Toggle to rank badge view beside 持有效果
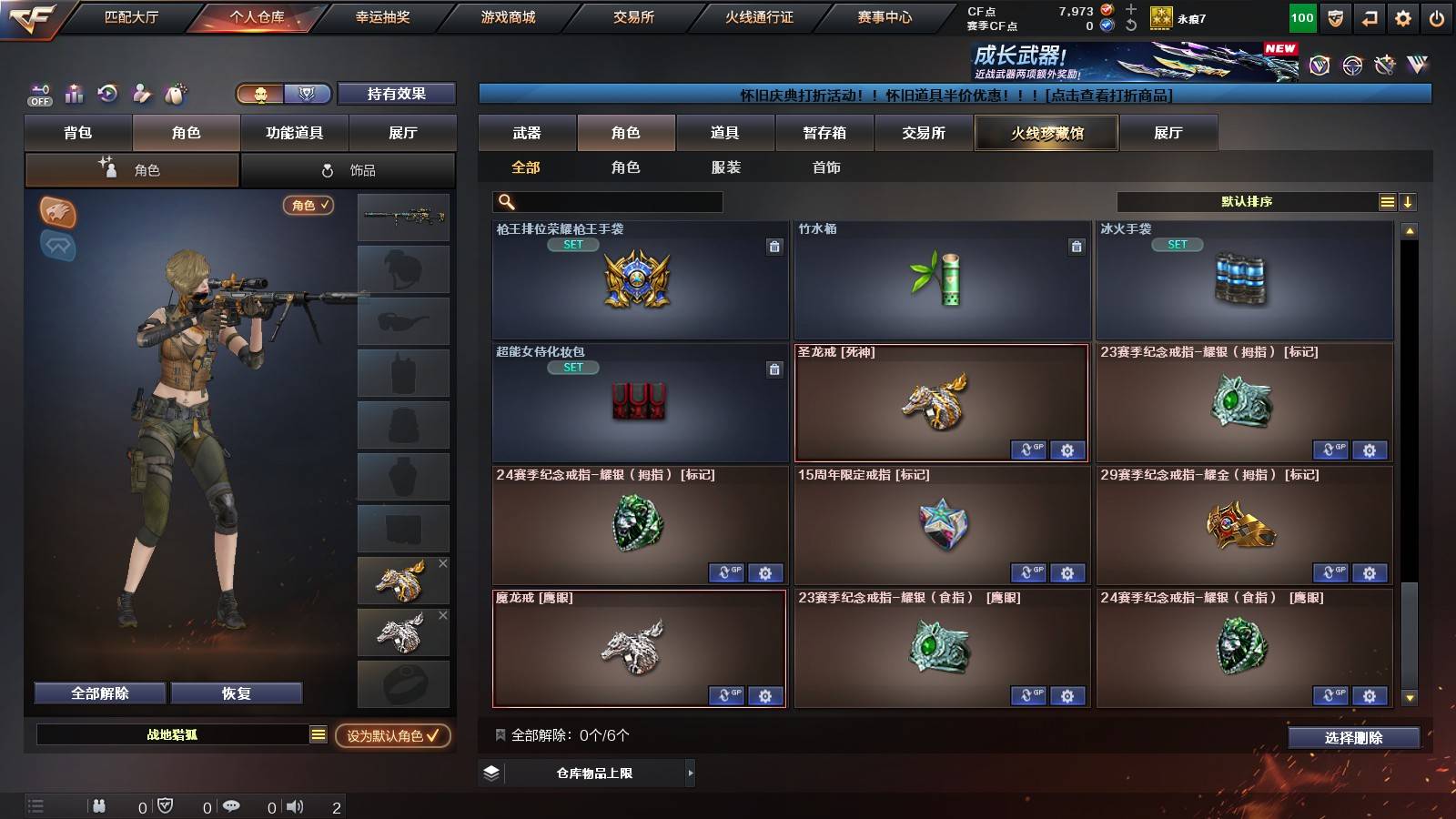 tap(308, 94)
